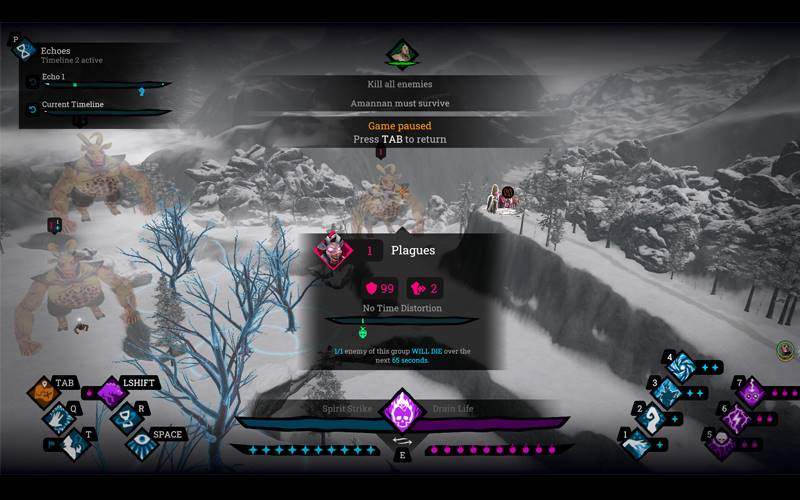Activate the purple skill numbered 7

[x=752, y=392]
